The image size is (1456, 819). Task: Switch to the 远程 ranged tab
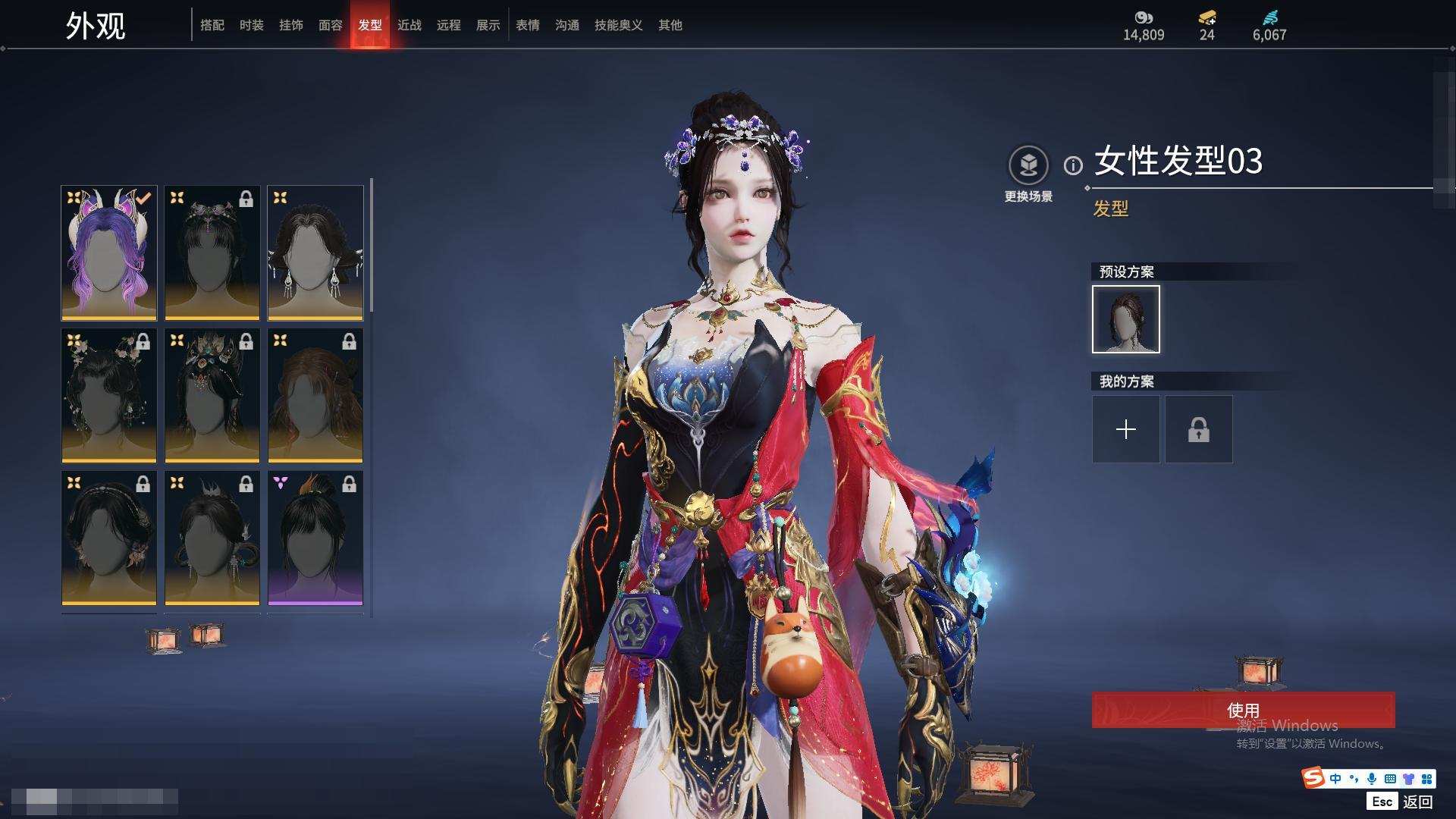point(449,25)
